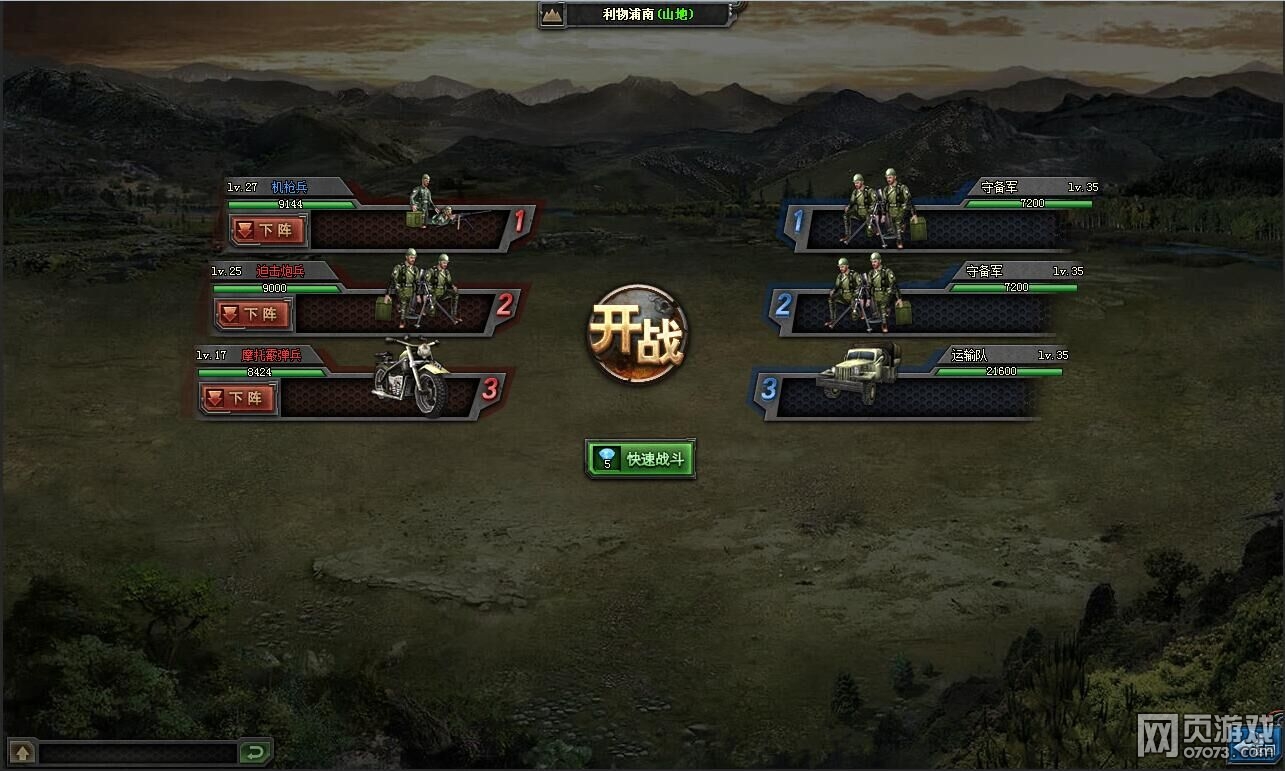The width and height of the screenshot is (1285, 771).
Task: Start the battle with 开战 button
Action: 637,334
